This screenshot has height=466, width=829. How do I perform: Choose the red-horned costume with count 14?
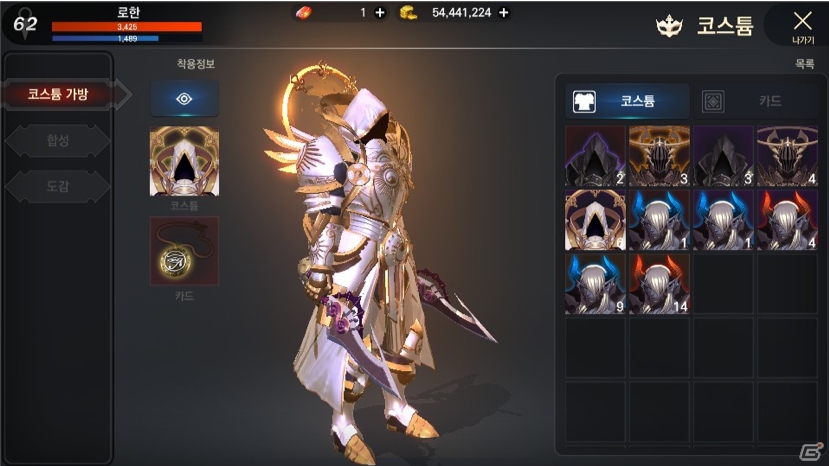[x=659, y=284]
